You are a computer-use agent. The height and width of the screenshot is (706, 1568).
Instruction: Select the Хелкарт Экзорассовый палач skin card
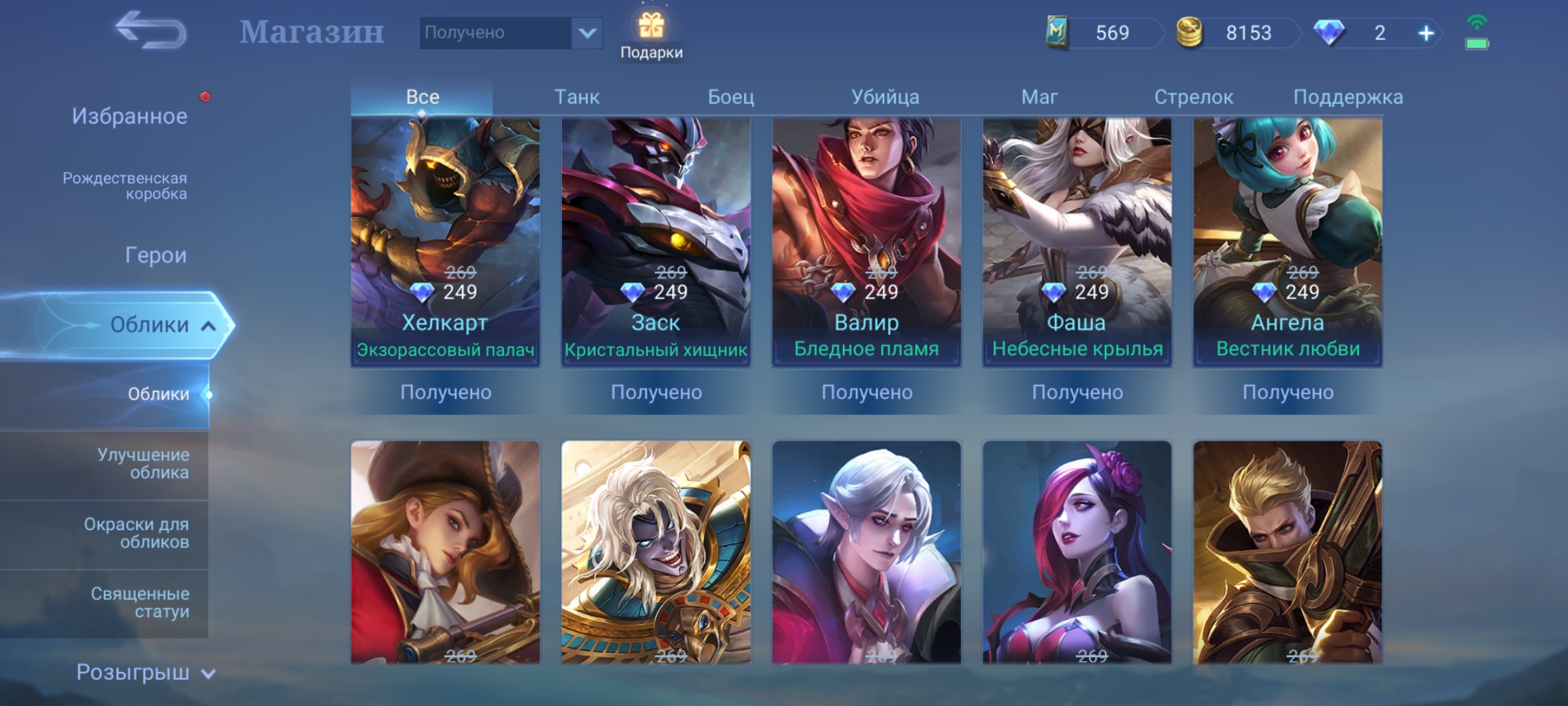tap(446, 242)
